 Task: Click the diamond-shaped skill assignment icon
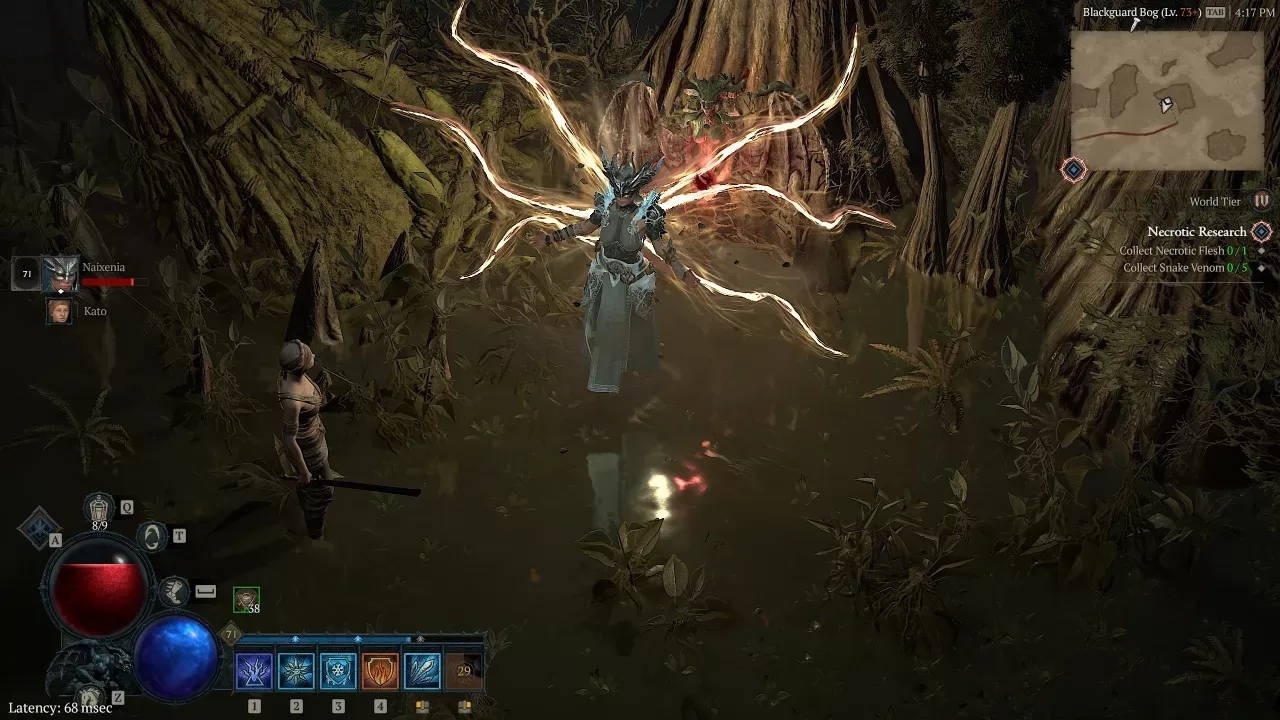pyautogui.click(x=38, y=527)
